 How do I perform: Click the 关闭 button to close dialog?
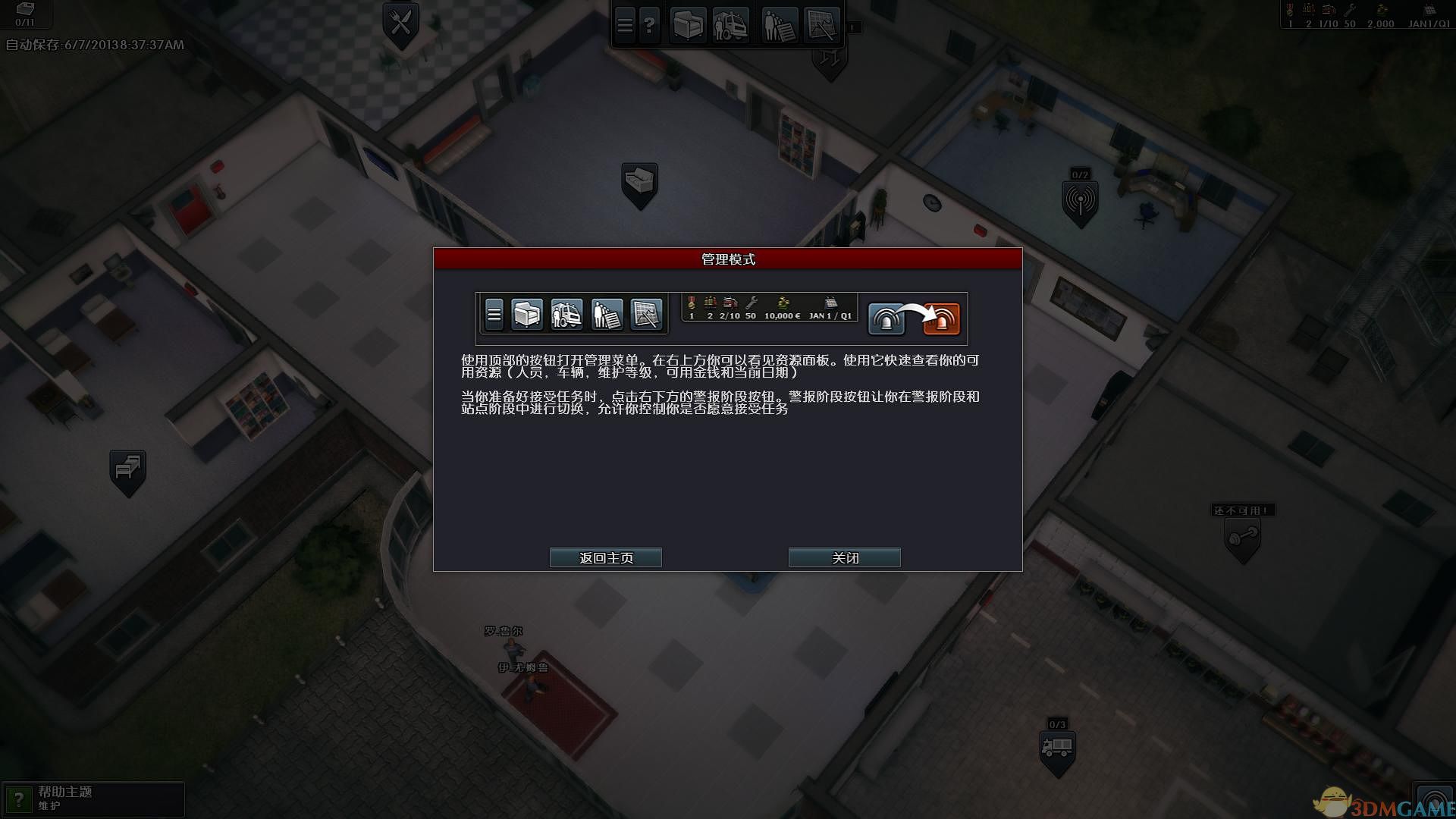pyautogui.click(x=844, y=557)
